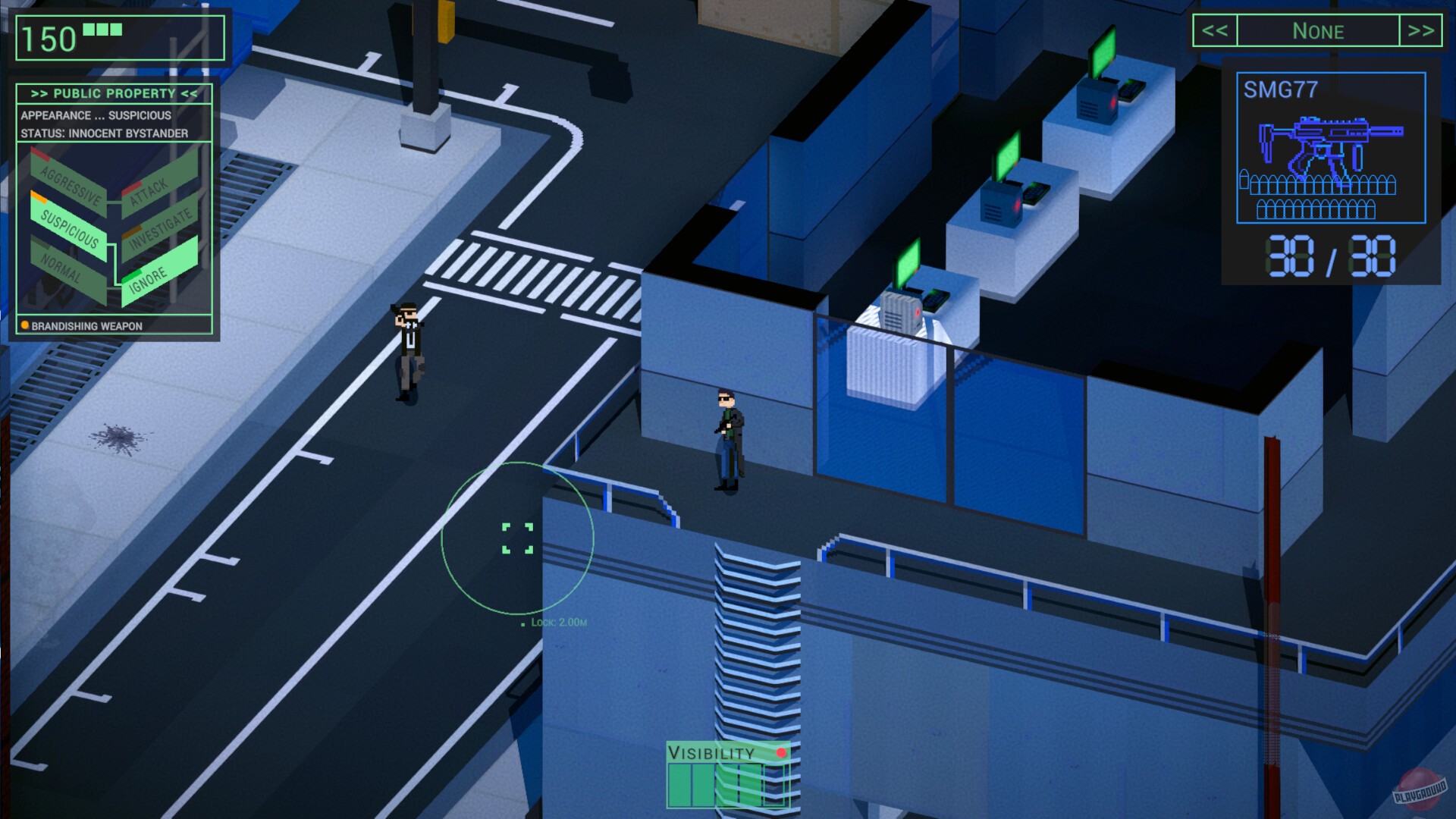Click the SUSPICIOUS state banner
This screenshot has width=1456, height=819.
tap(70, 229)
